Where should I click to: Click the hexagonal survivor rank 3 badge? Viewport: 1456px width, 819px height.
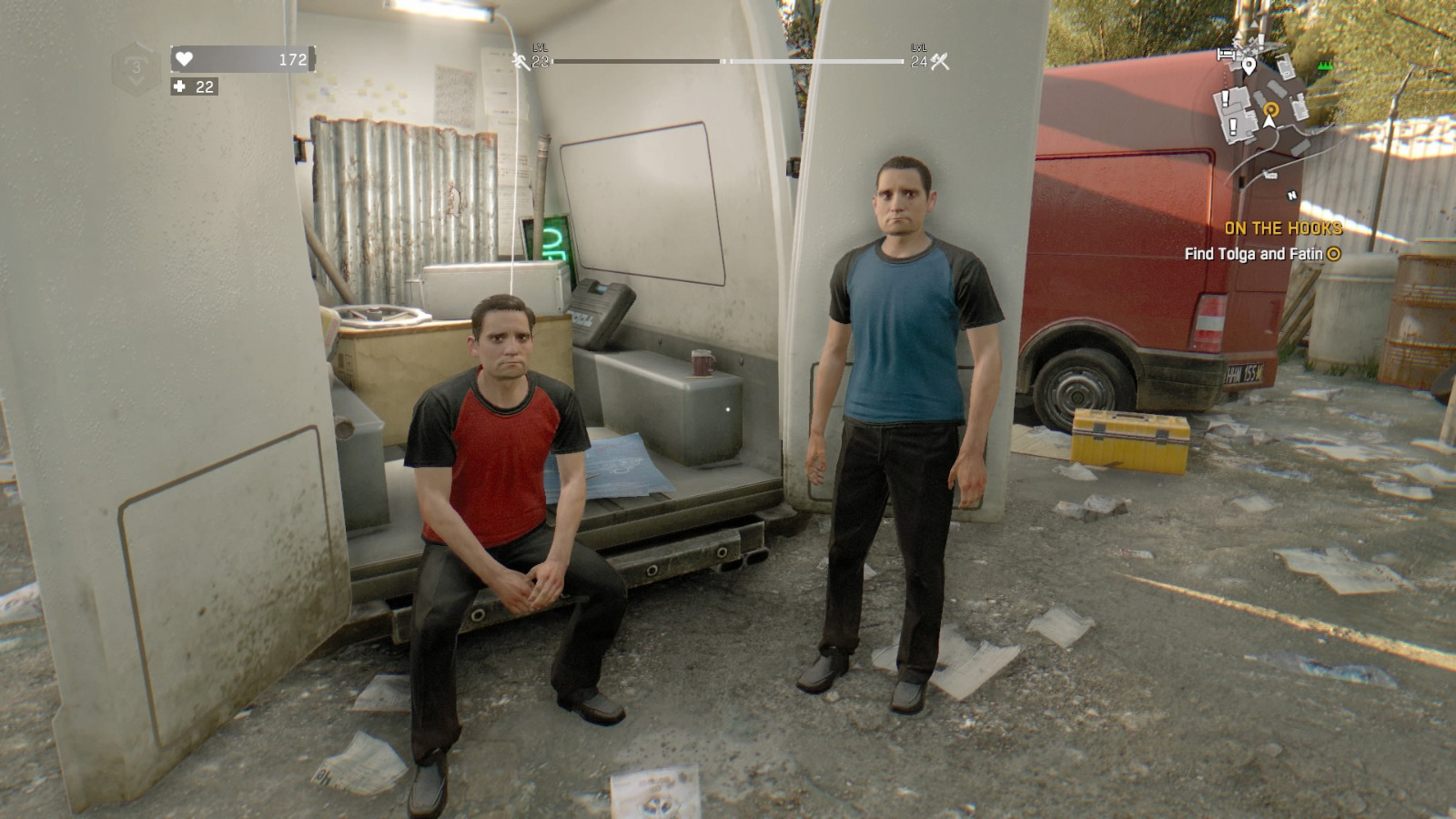[x=135, y=64]
